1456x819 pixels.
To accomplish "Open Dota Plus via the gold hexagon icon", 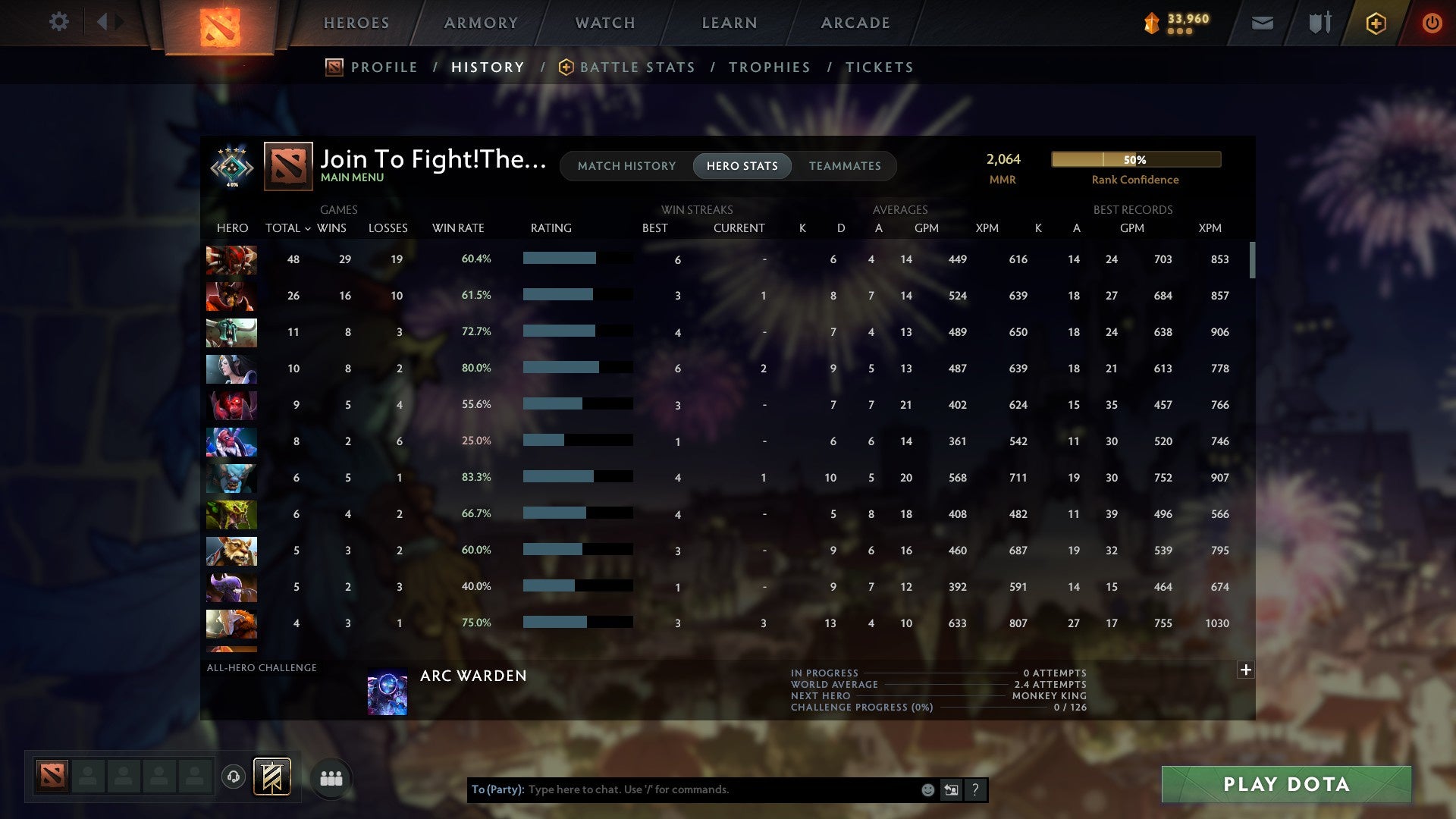I will click(x=1375, y=23).
